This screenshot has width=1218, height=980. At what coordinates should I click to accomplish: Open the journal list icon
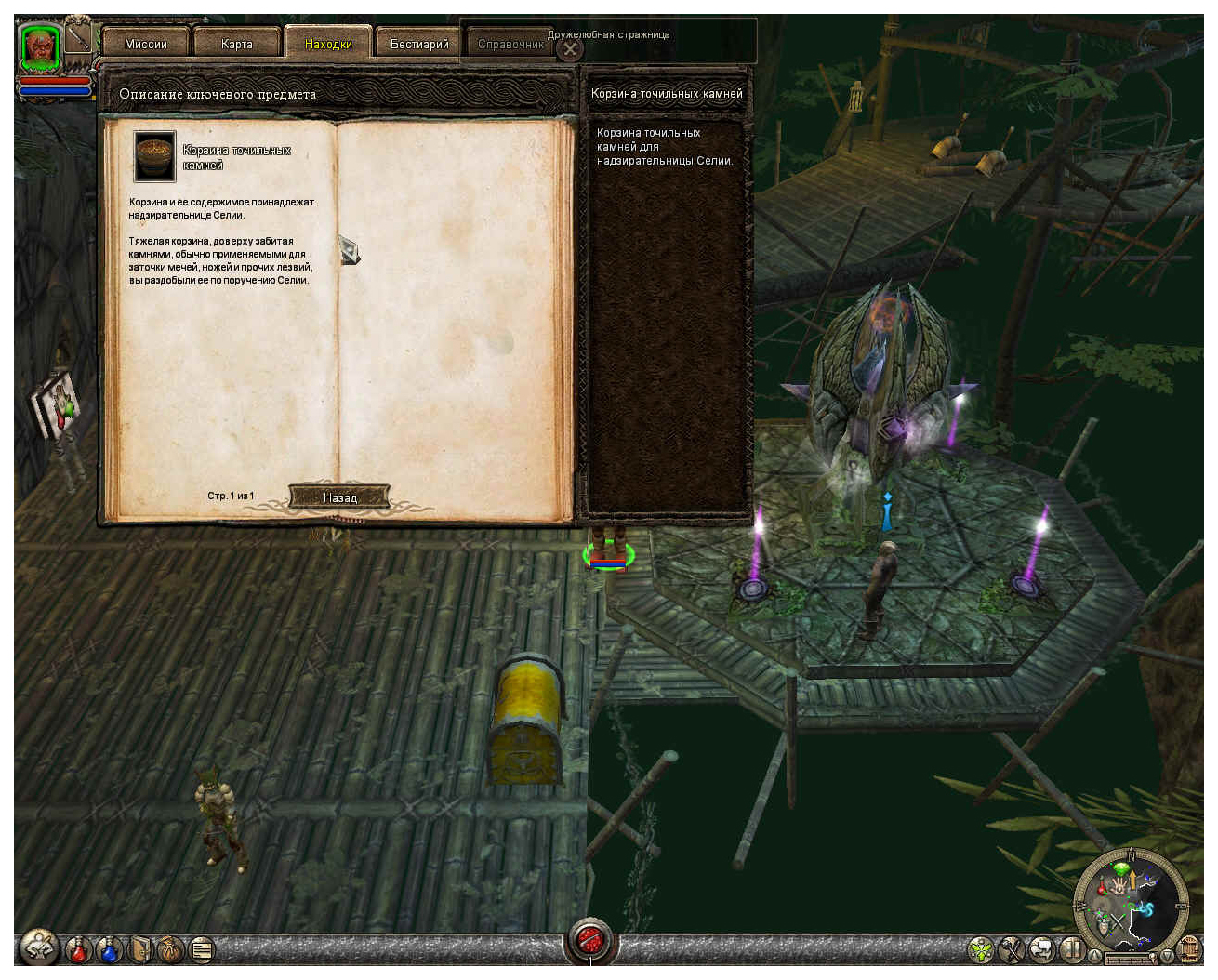[201, 949]
